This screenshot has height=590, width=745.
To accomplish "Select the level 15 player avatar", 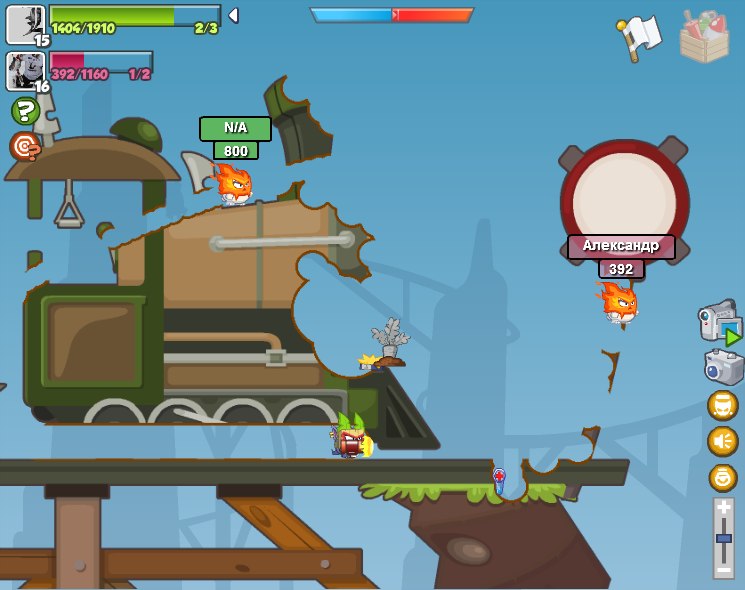I will point(25,24).
